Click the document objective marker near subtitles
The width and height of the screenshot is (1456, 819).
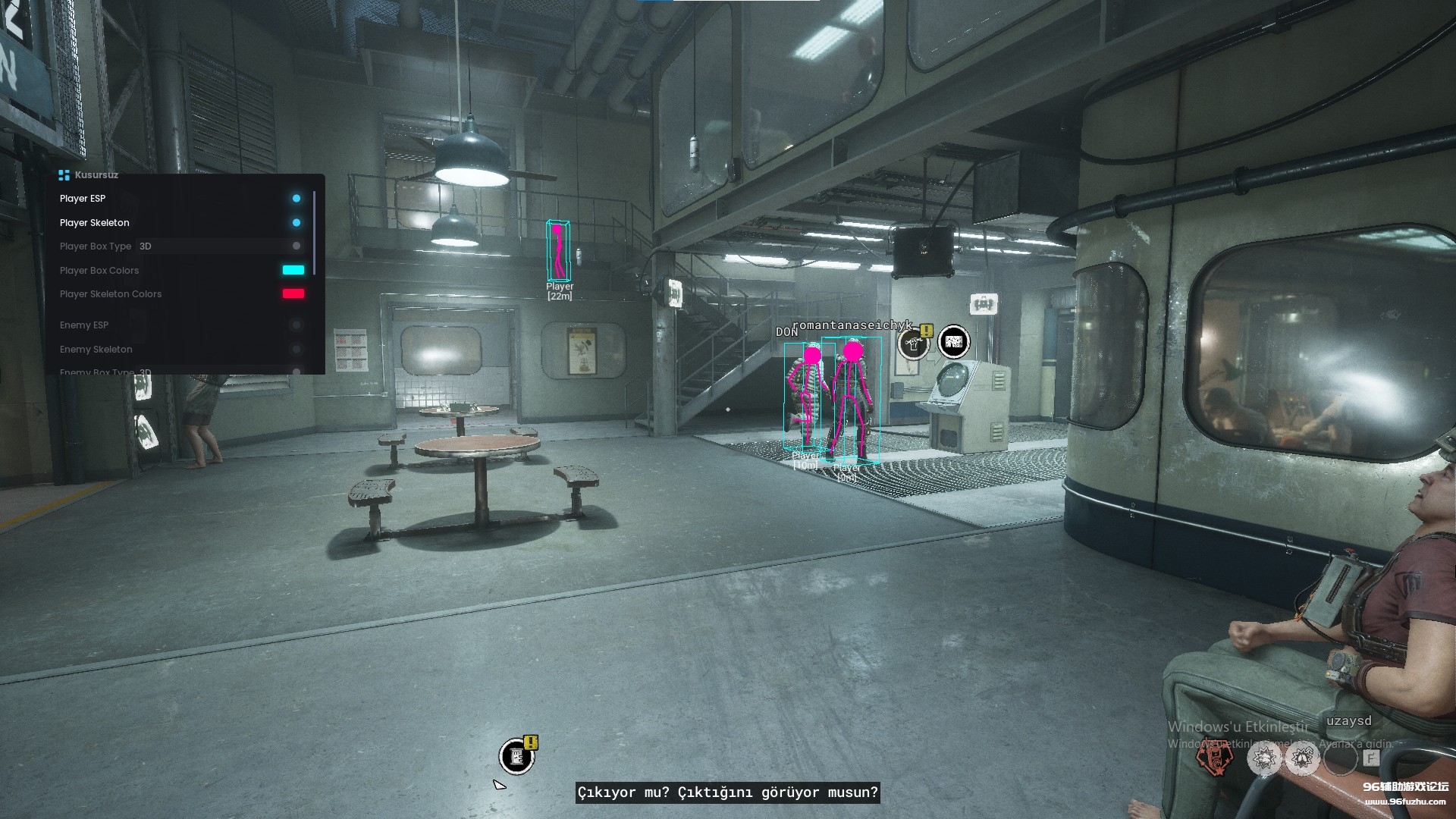tap(517, 756)
